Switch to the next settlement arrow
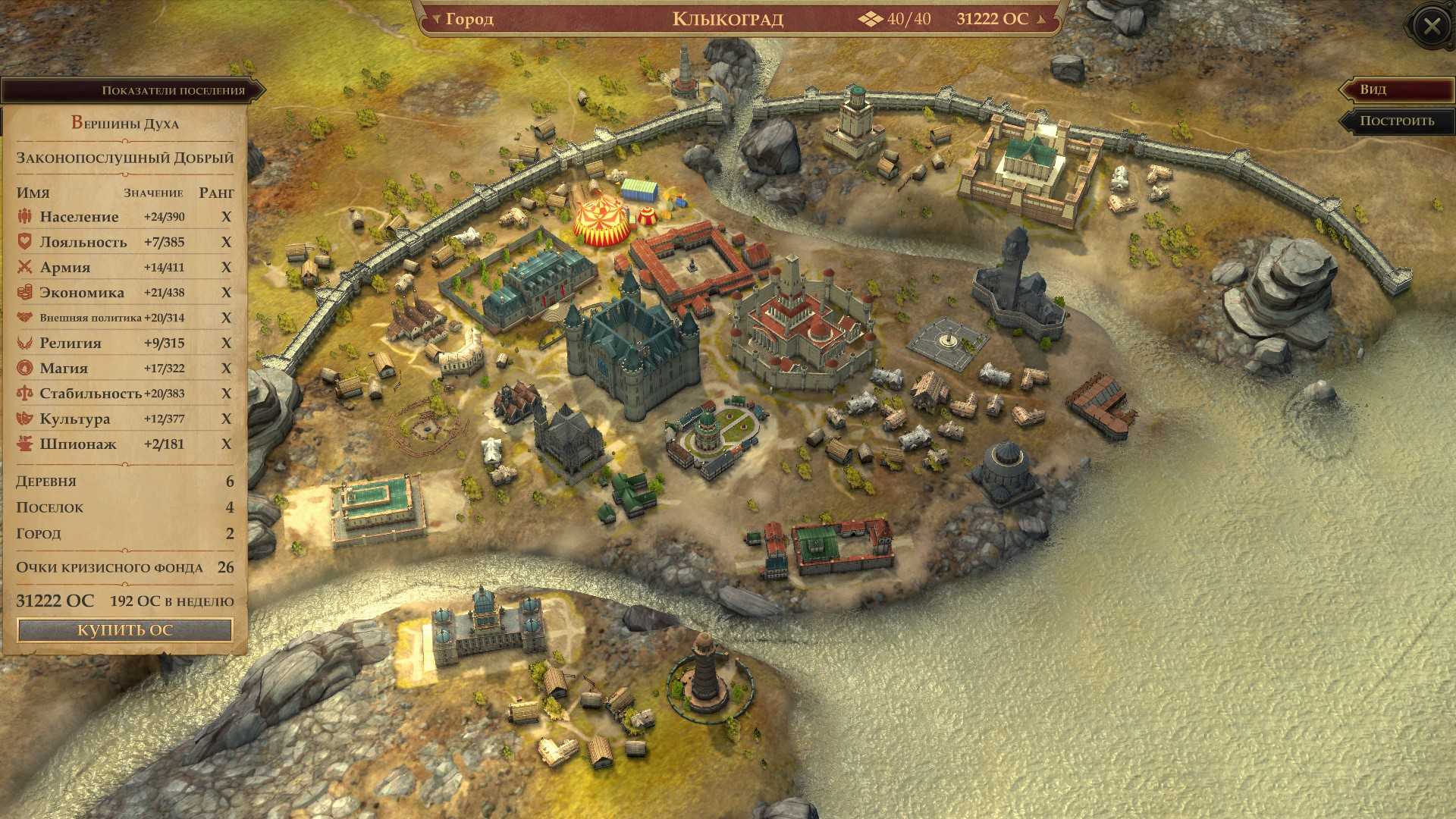Image resolution: width=1456 pixels, height=819 pixels. (1041, 19)
